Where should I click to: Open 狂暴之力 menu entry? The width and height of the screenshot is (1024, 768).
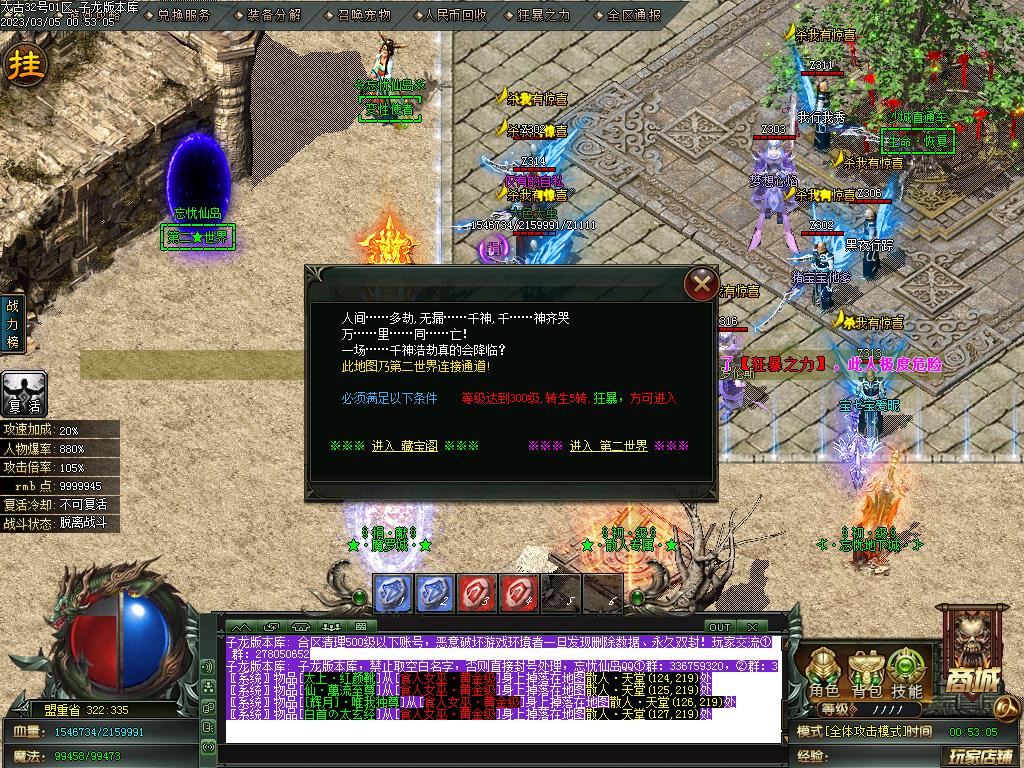[x=544, y=15]
